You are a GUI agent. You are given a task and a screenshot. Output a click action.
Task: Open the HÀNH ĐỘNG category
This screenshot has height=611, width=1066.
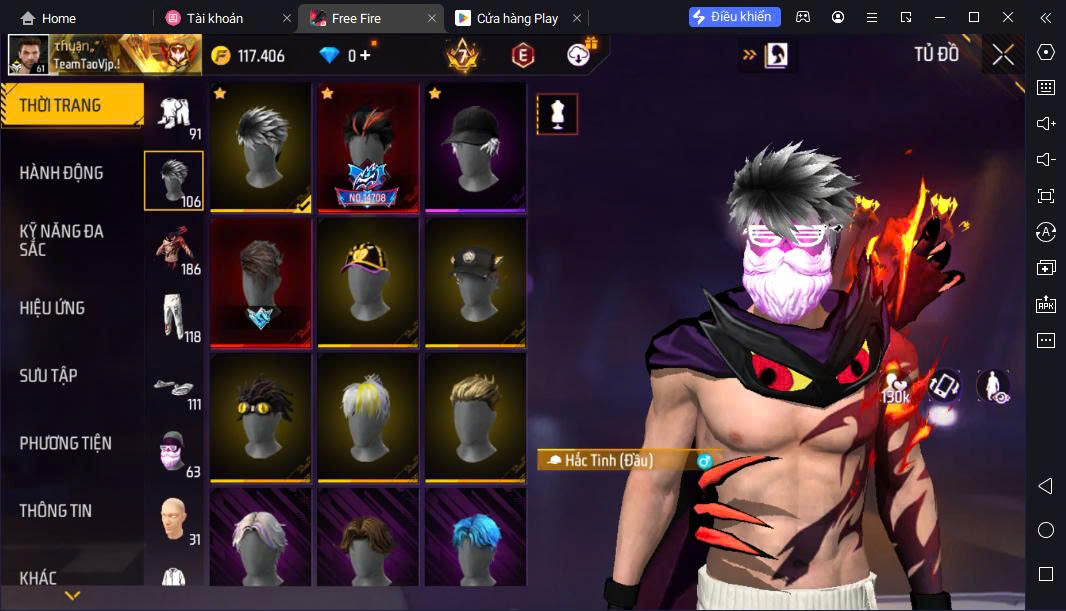pos(62,173)
